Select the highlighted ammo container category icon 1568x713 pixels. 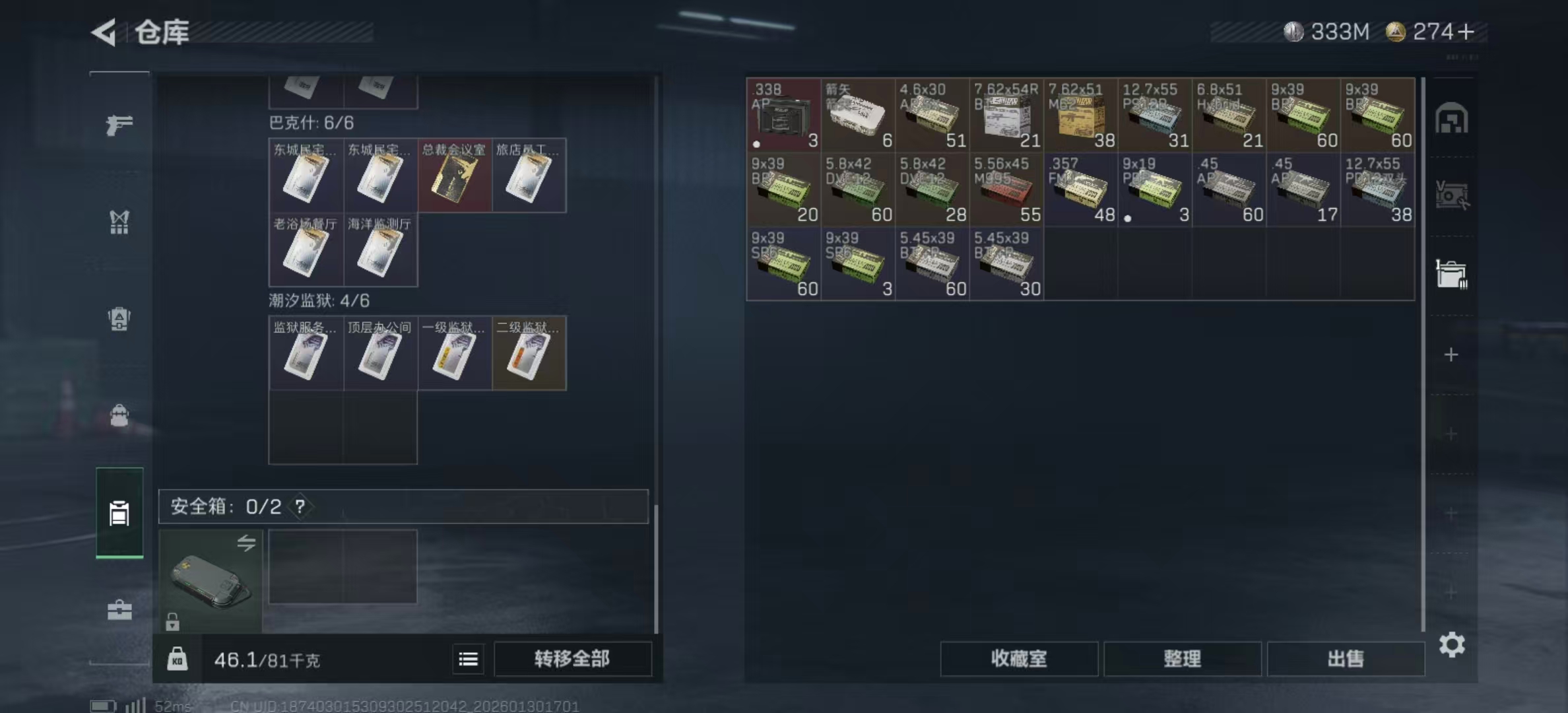(119, 514)
